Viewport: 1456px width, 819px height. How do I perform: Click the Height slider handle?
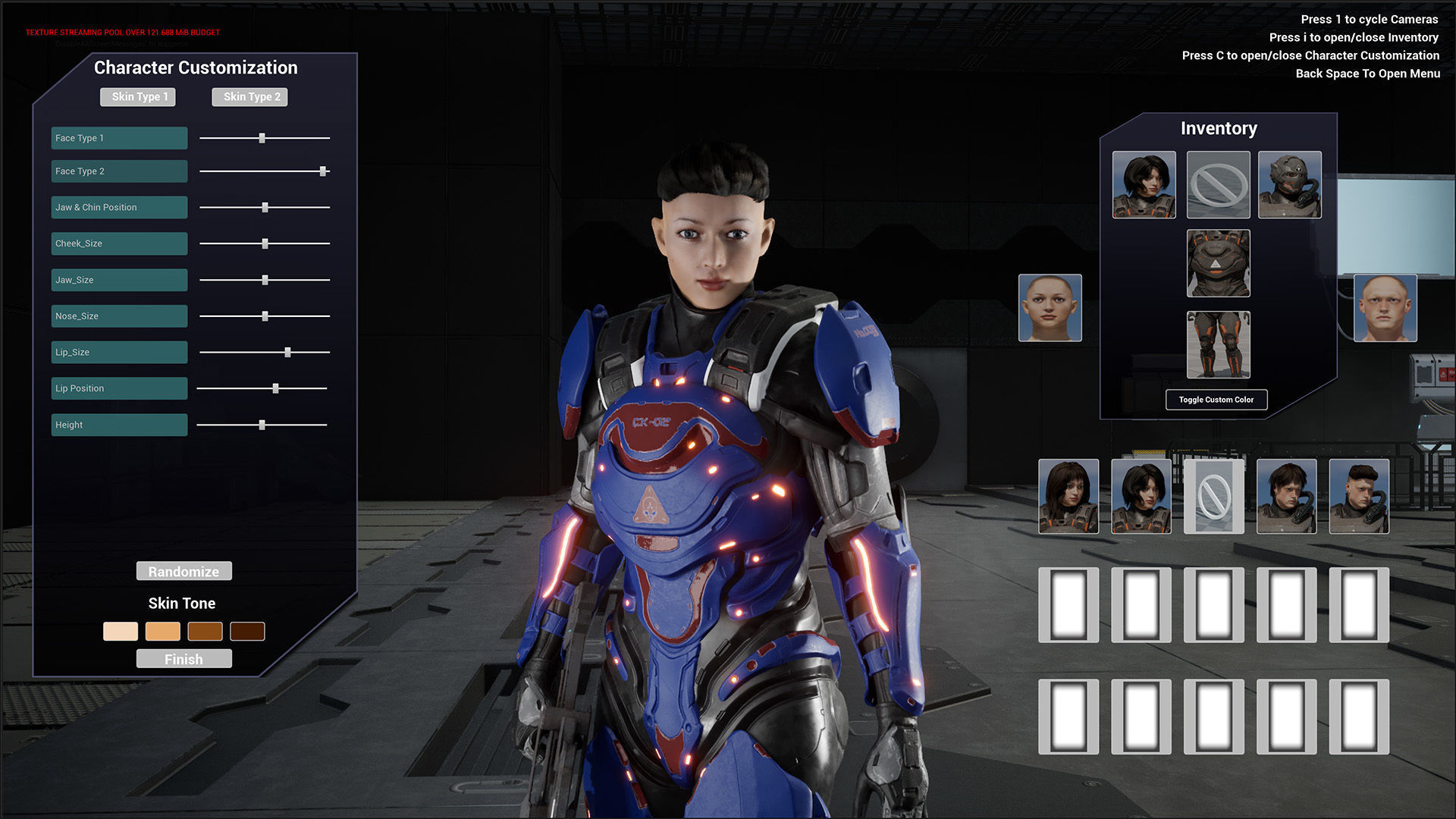coord(262,425)
